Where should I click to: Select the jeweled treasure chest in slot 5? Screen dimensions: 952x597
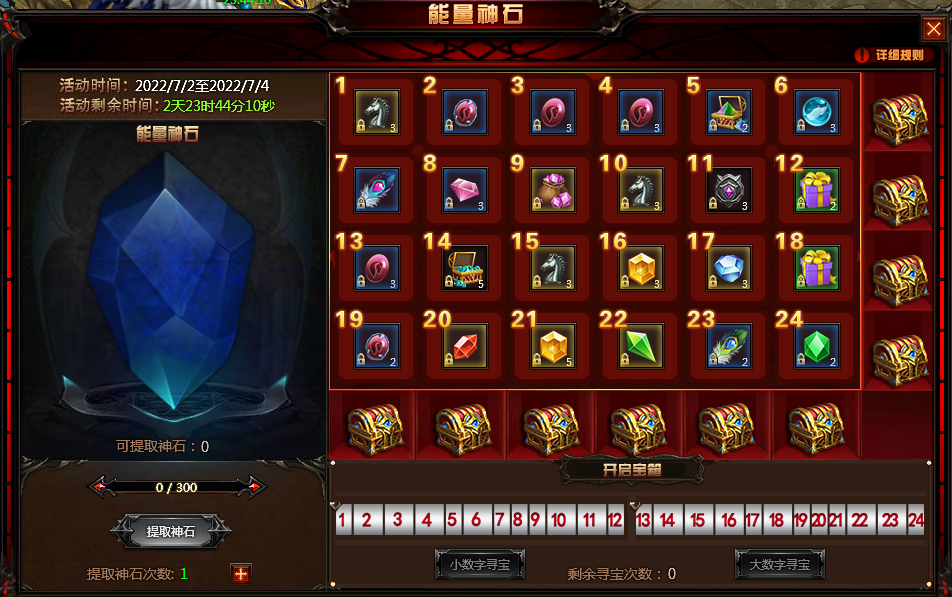(729, 112)
